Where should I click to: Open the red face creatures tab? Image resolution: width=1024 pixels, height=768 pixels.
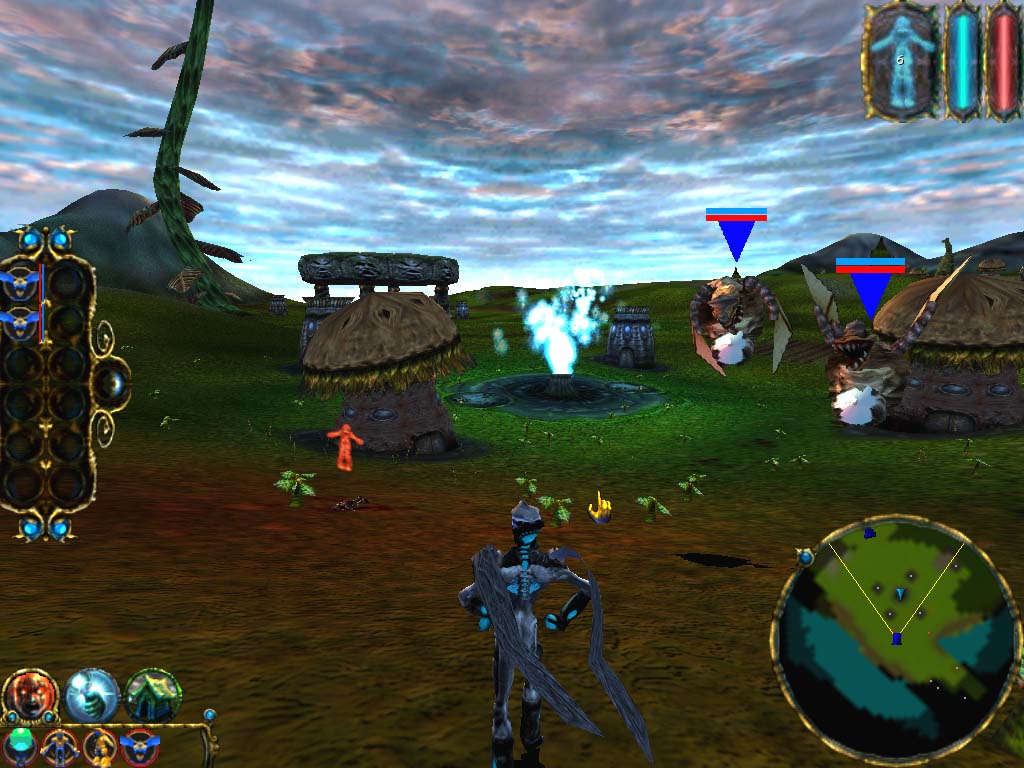pyautogui.click(x=31, y=697)
